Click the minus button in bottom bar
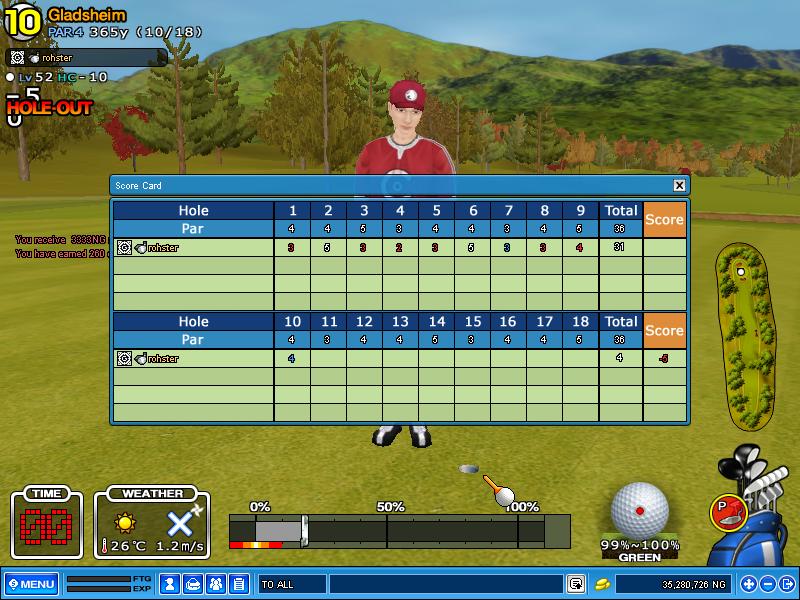 [767, 584]
